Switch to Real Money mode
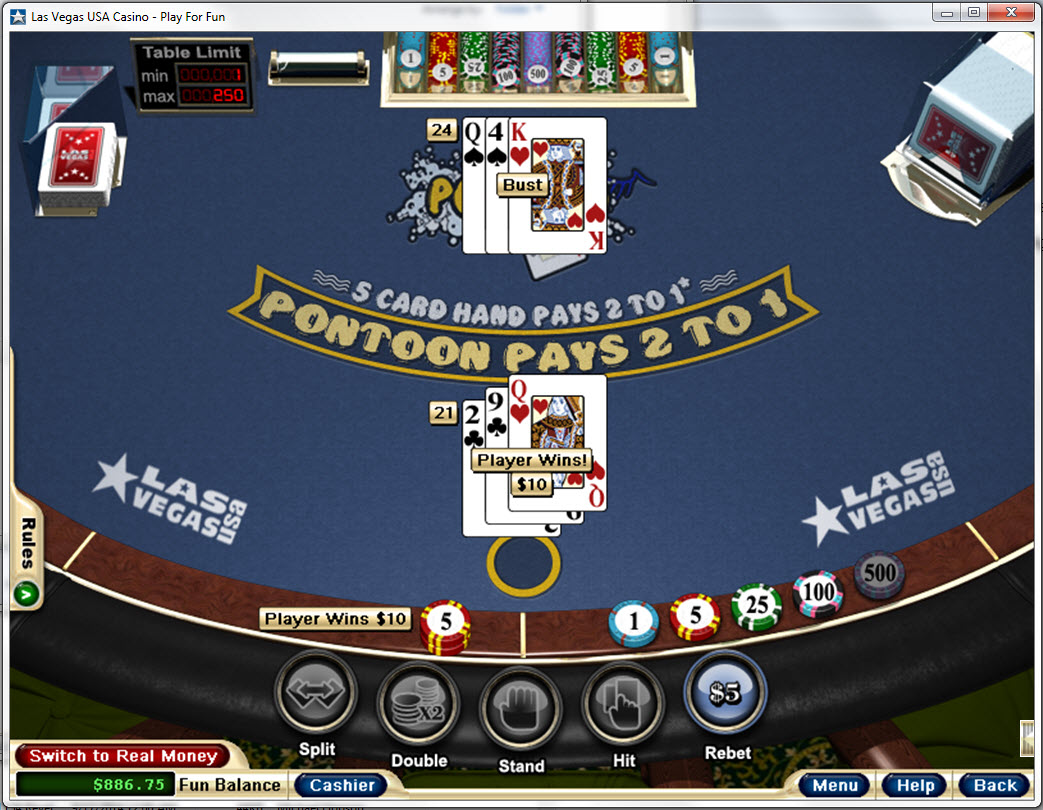 123,756
